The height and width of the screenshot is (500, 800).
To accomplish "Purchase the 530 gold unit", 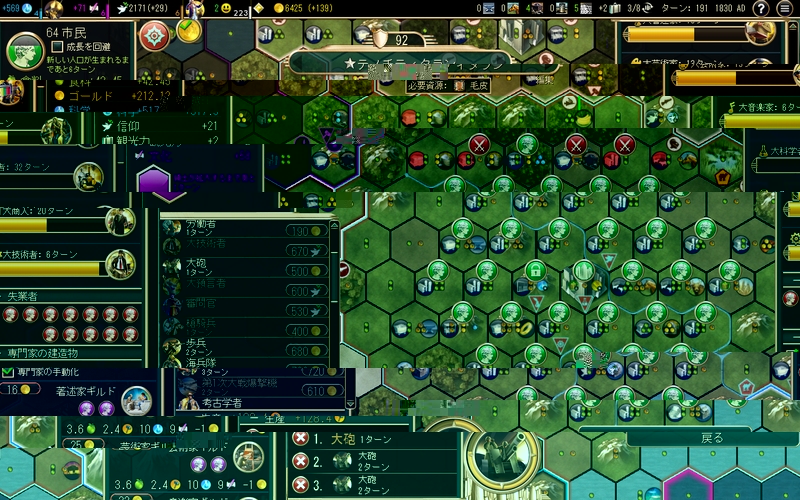I will [305, 311].
